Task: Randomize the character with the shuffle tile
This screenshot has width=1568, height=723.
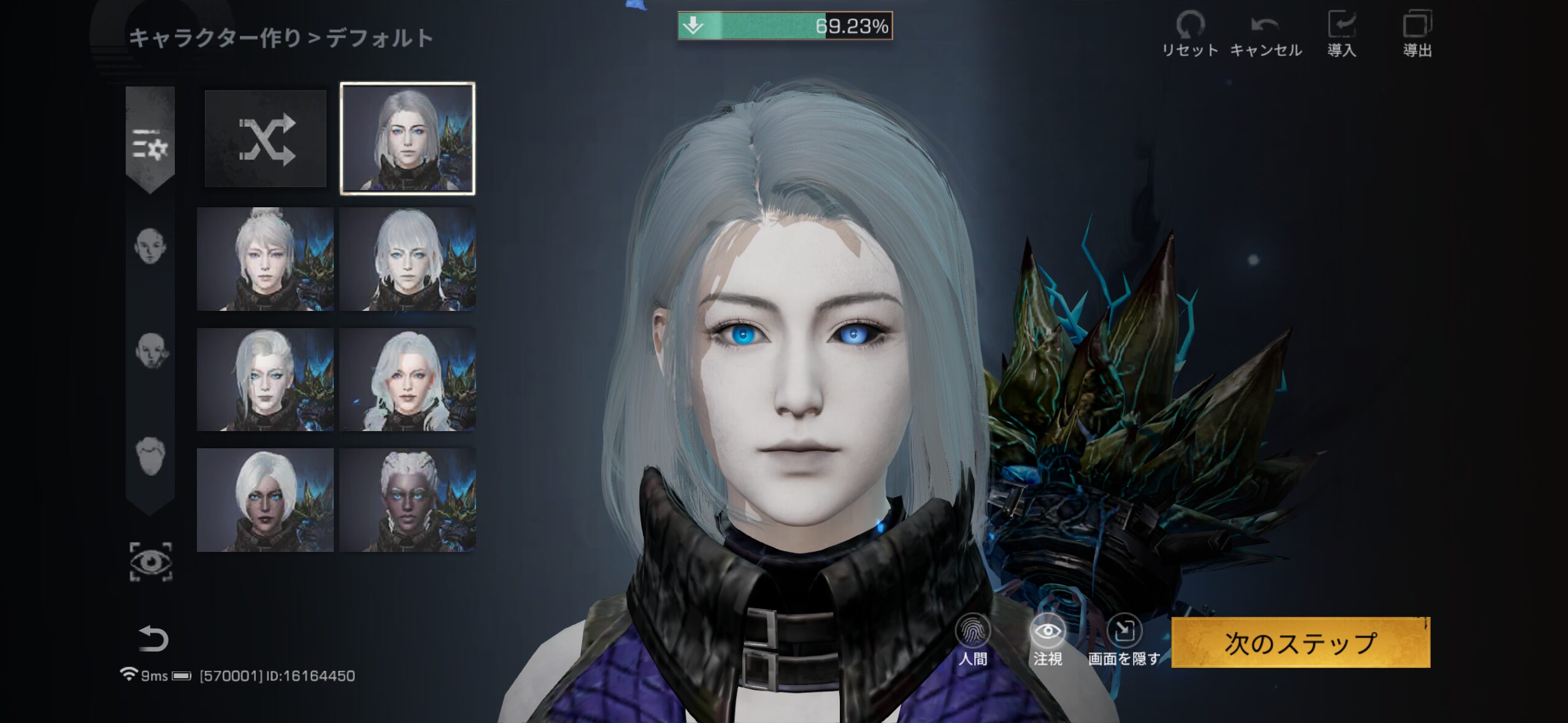Action: [x=266, y=139]
